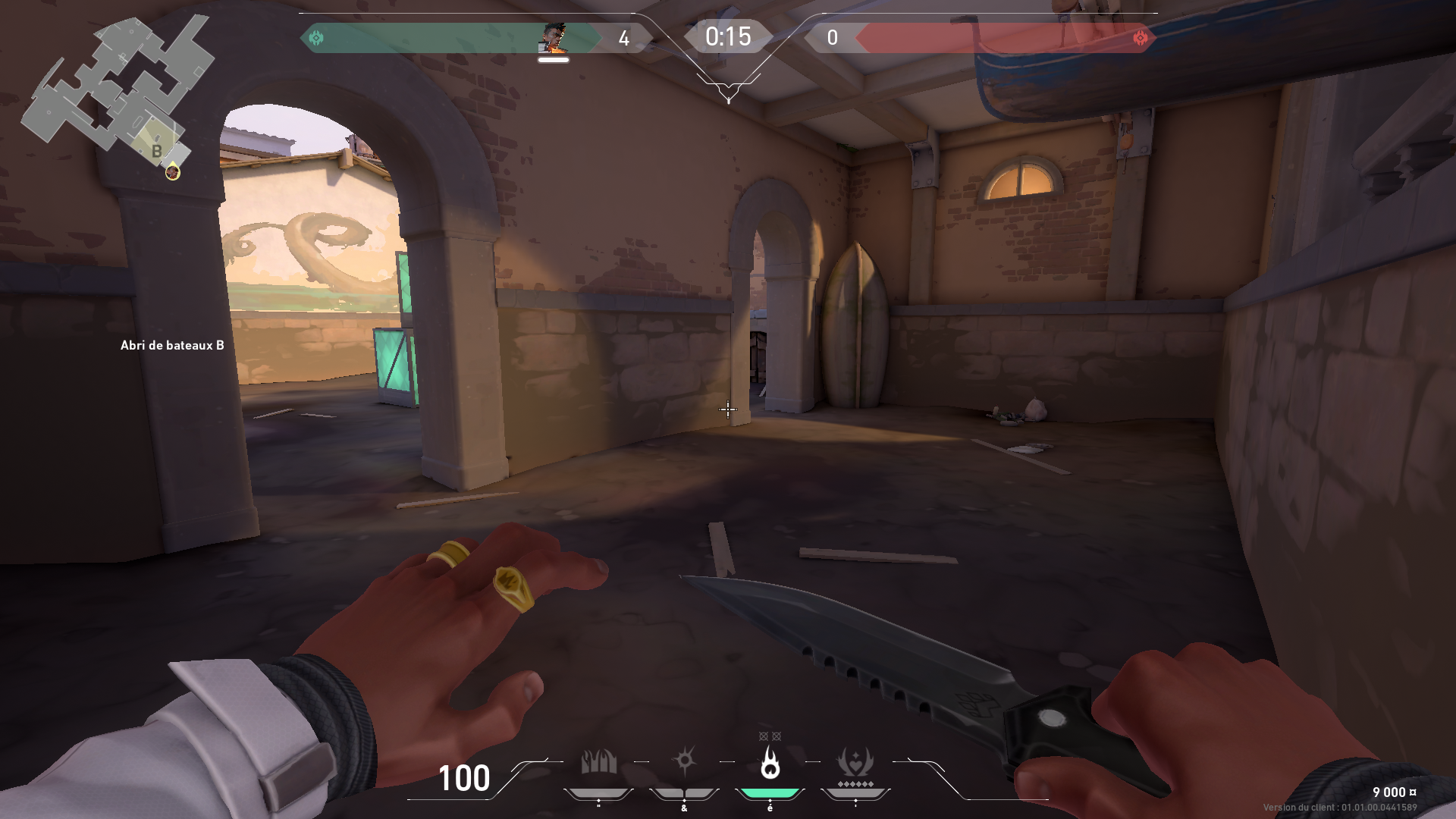1456x819 pixels.
Task: Click the health value showing 100
Action: click(x=465, y=779)
